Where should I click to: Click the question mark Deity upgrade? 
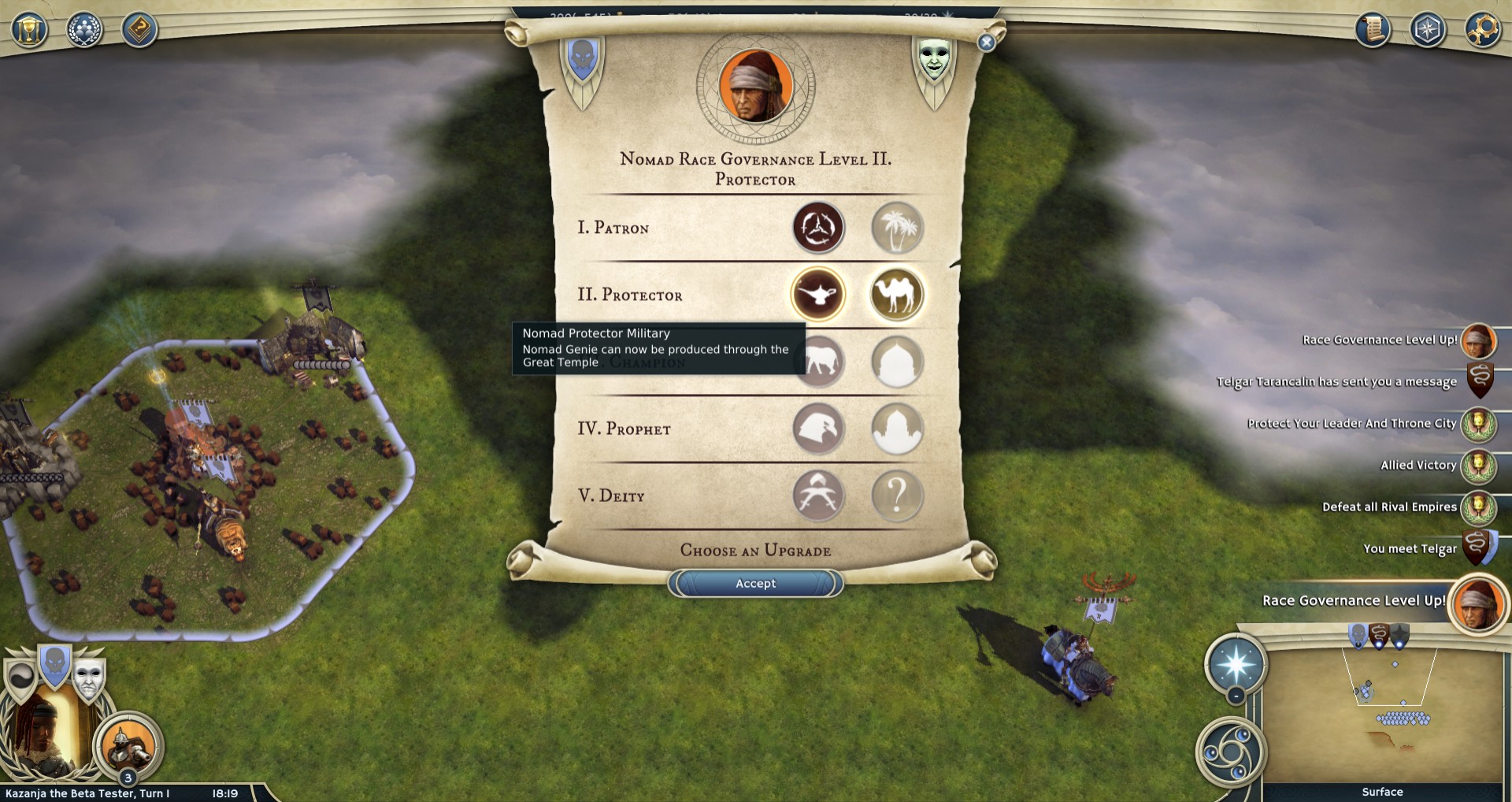pos(896,496)
